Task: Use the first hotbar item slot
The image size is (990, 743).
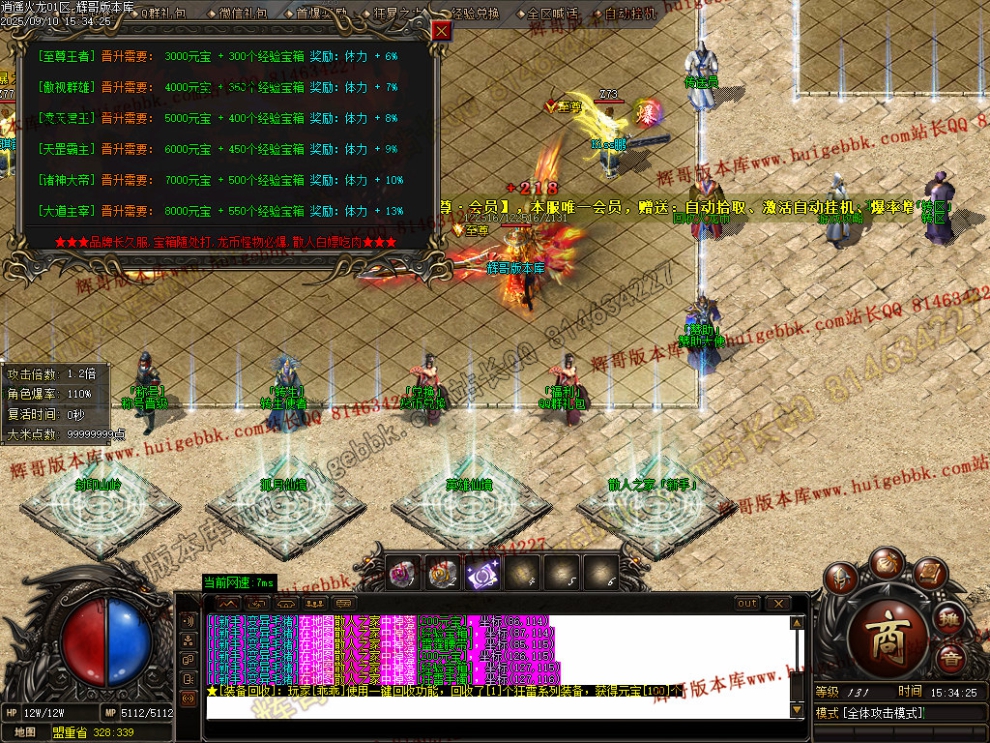Action: (x=404, y=573)
